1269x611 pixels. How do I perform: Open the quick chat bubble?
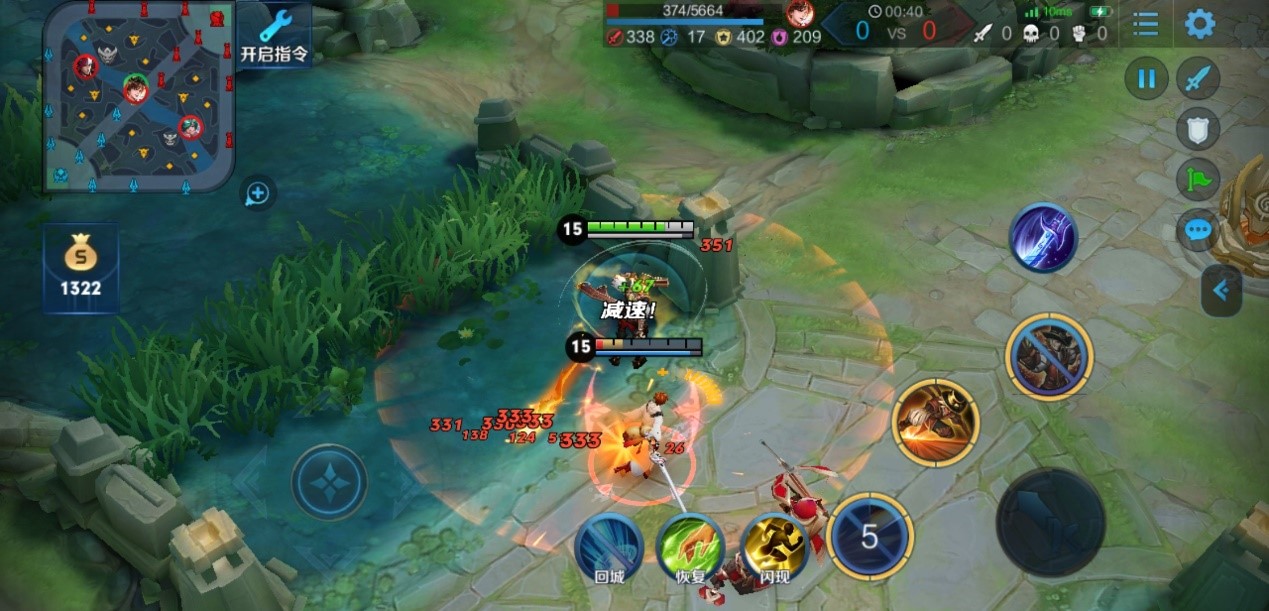pos(1197,231)
